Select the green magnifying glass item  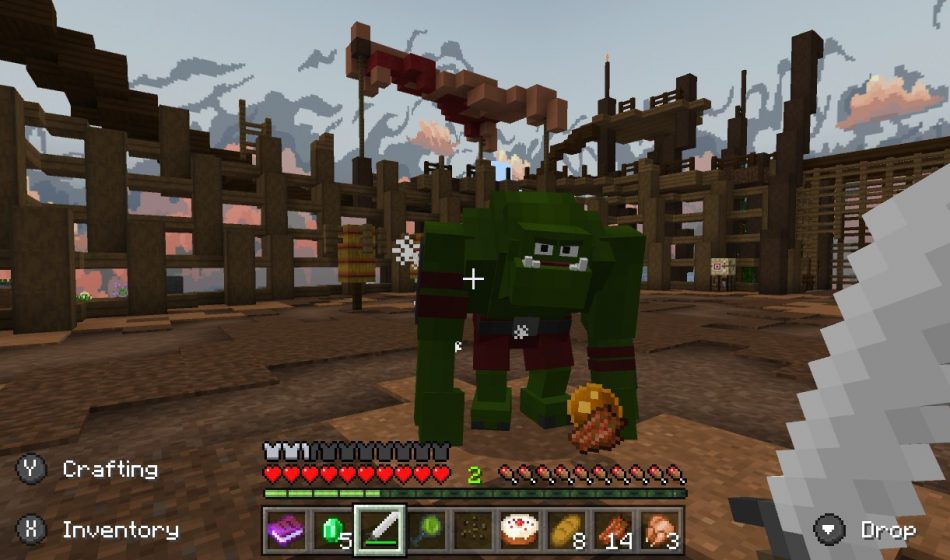[x=427, y=529]
